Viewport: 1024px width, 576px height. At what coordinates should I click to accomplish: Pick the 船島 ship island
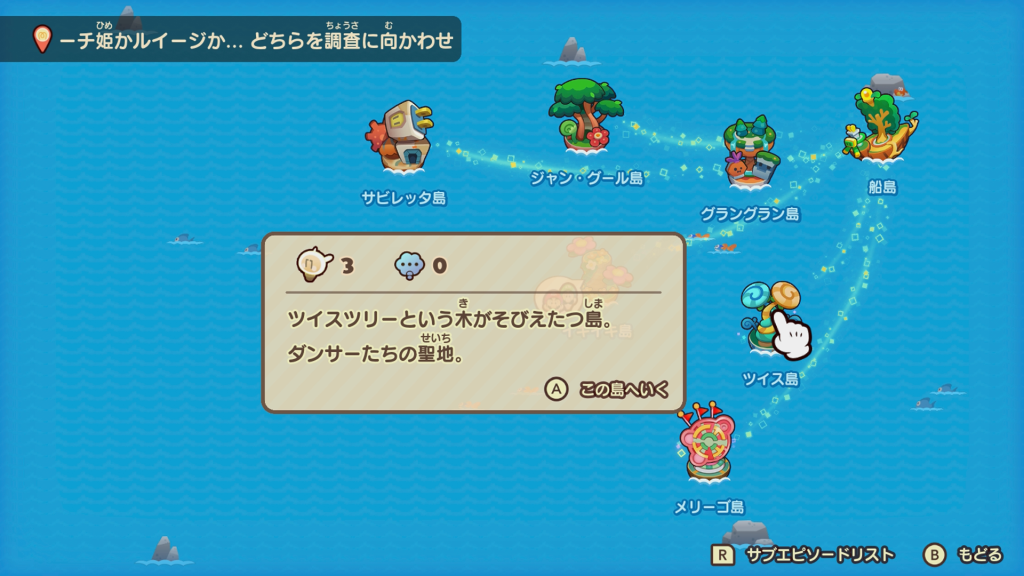[x=881, y=125]
